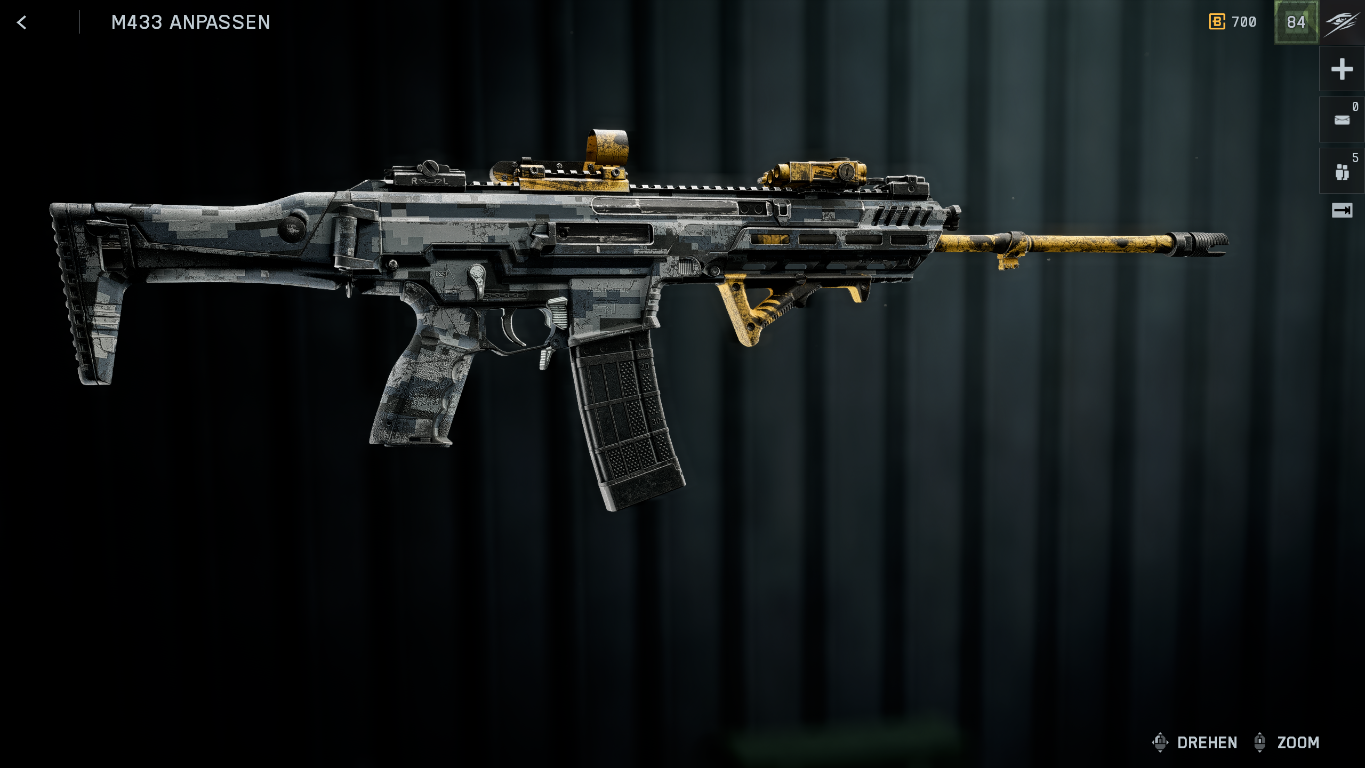Click the DREHEN label
This screenshot has height=768, width=1365.
click(x=1207, y=742)
